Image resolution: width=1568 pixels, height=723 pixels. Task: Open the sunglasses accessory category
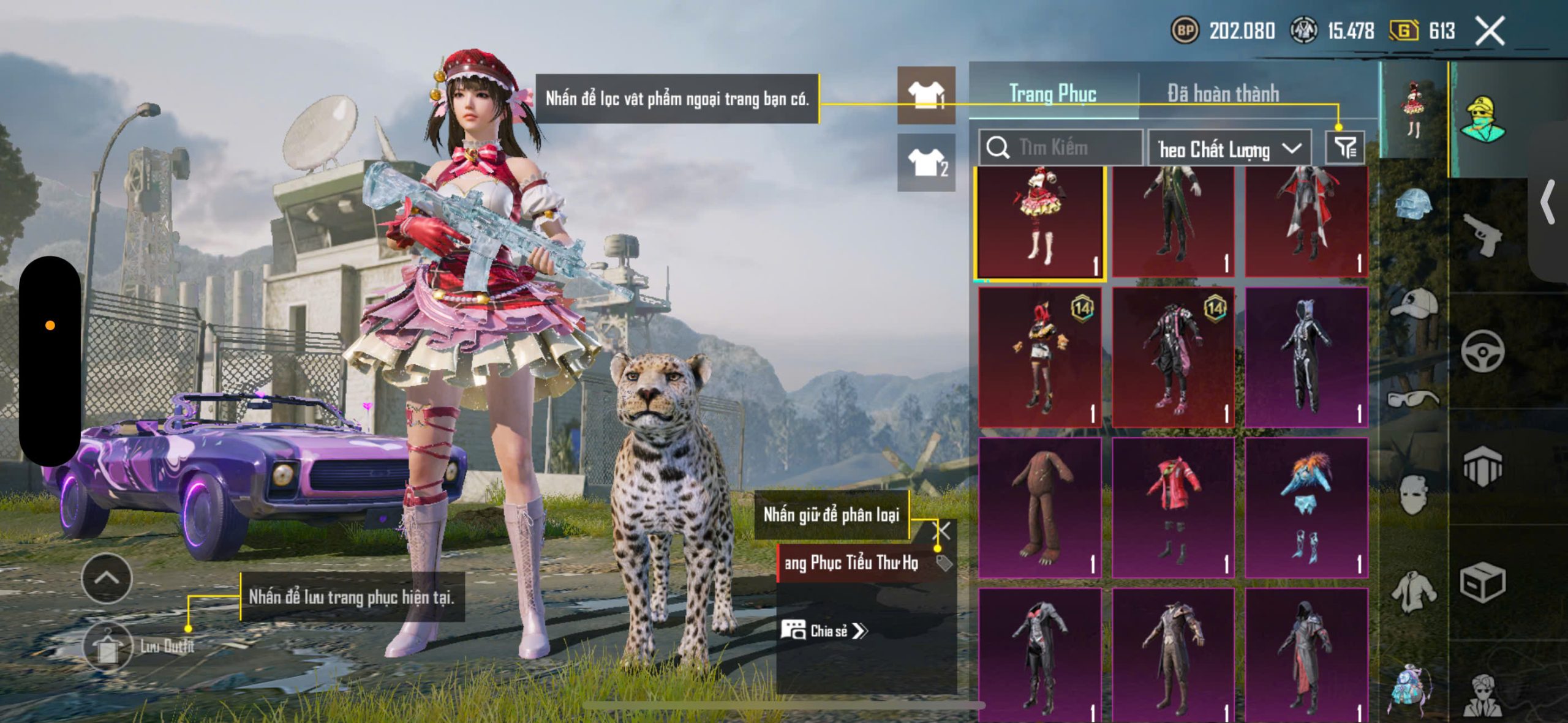coord(1414,399)
